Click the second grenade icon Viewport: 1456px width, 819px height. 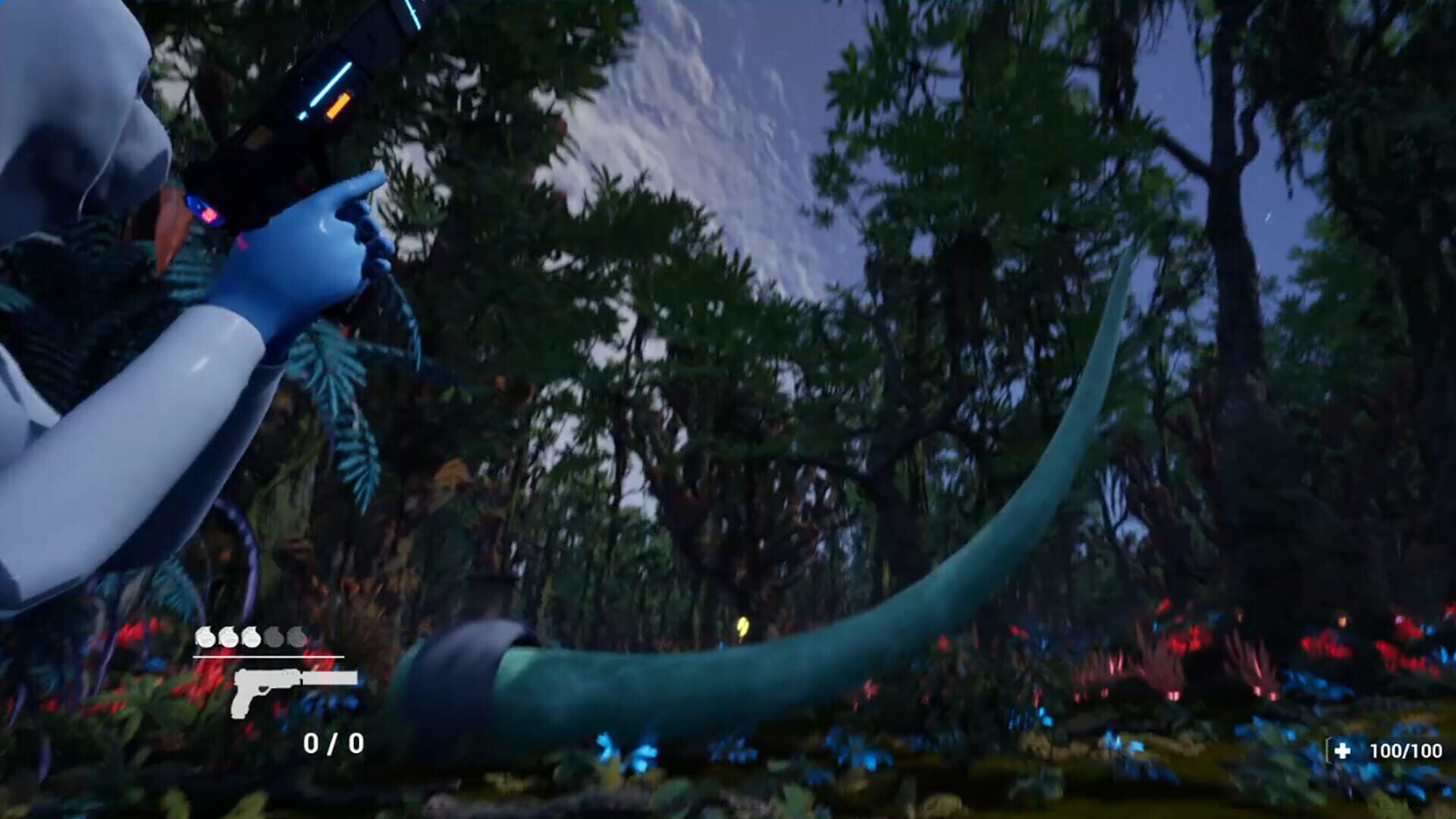point(227,636)
